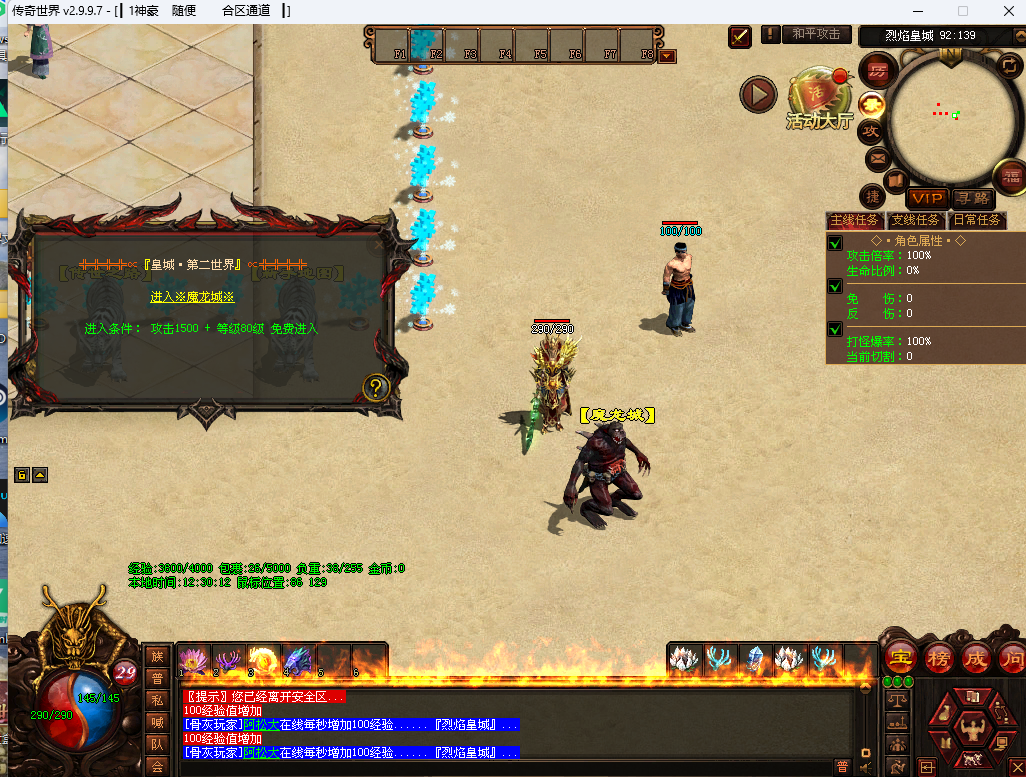Switch to the 支线任务 tab
Image resolution: width=1026 pixels, height=777 pixels.
(x=914, y=220)
